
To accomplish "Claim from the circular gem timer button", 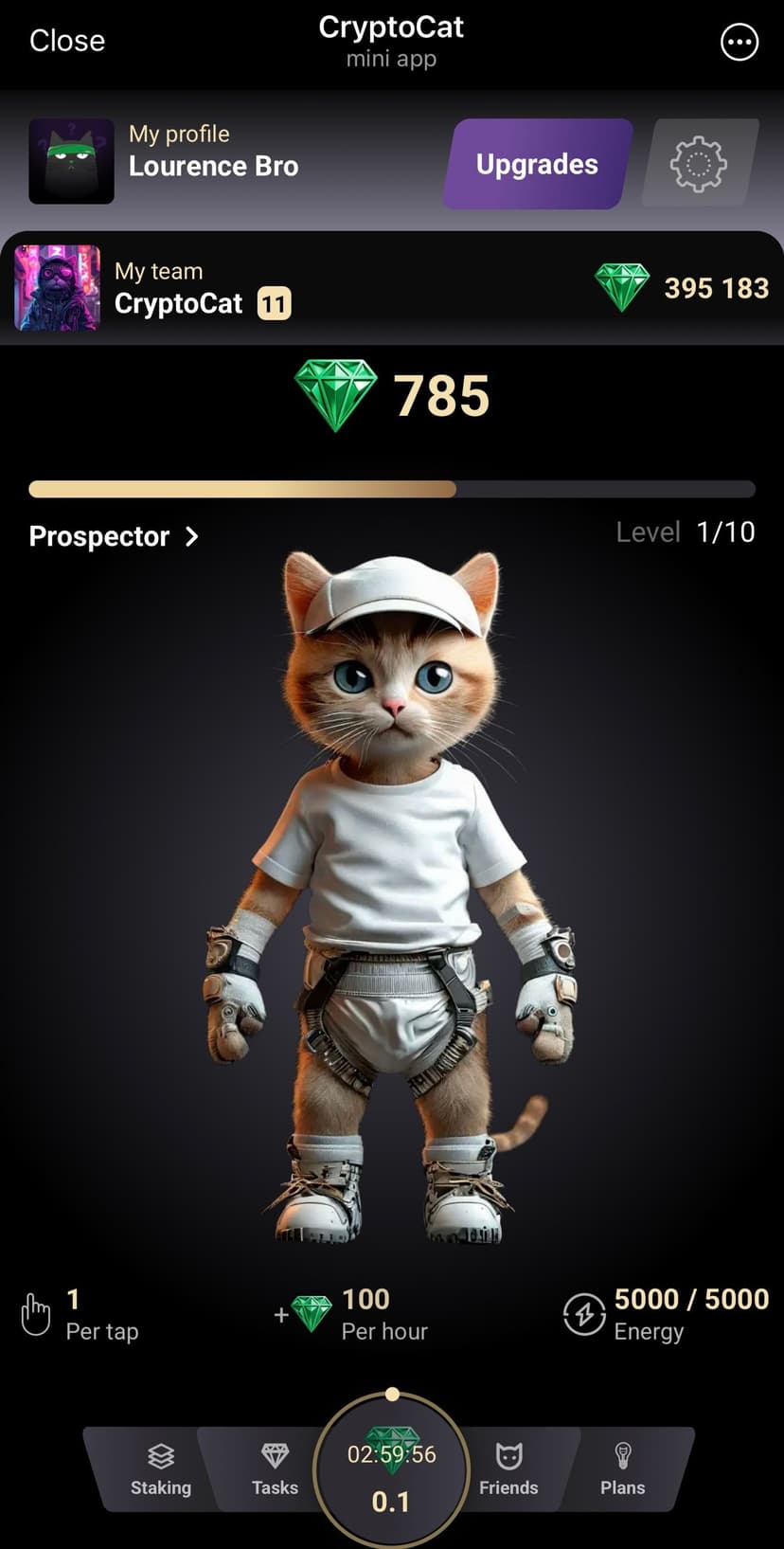I will coord(391,1473).
